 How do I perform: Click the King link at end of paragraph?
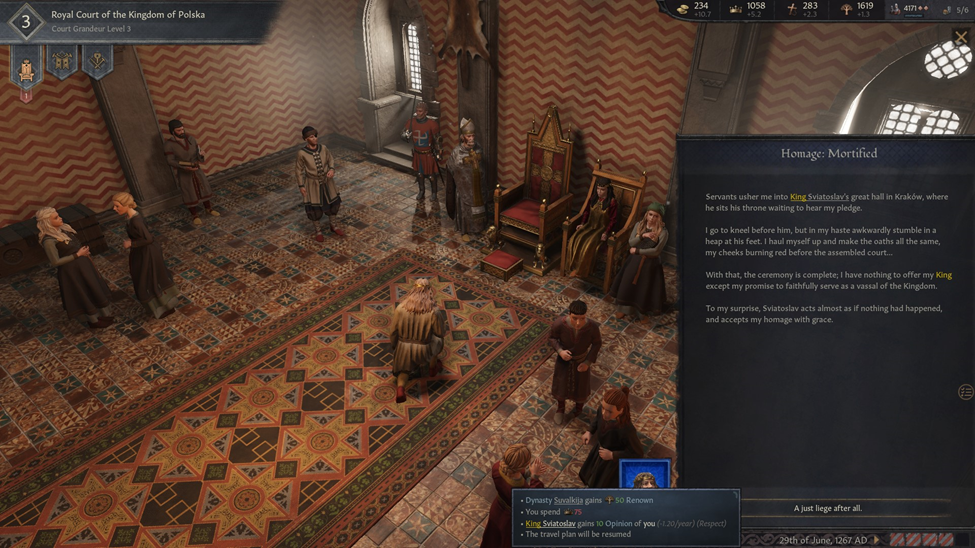943,275
